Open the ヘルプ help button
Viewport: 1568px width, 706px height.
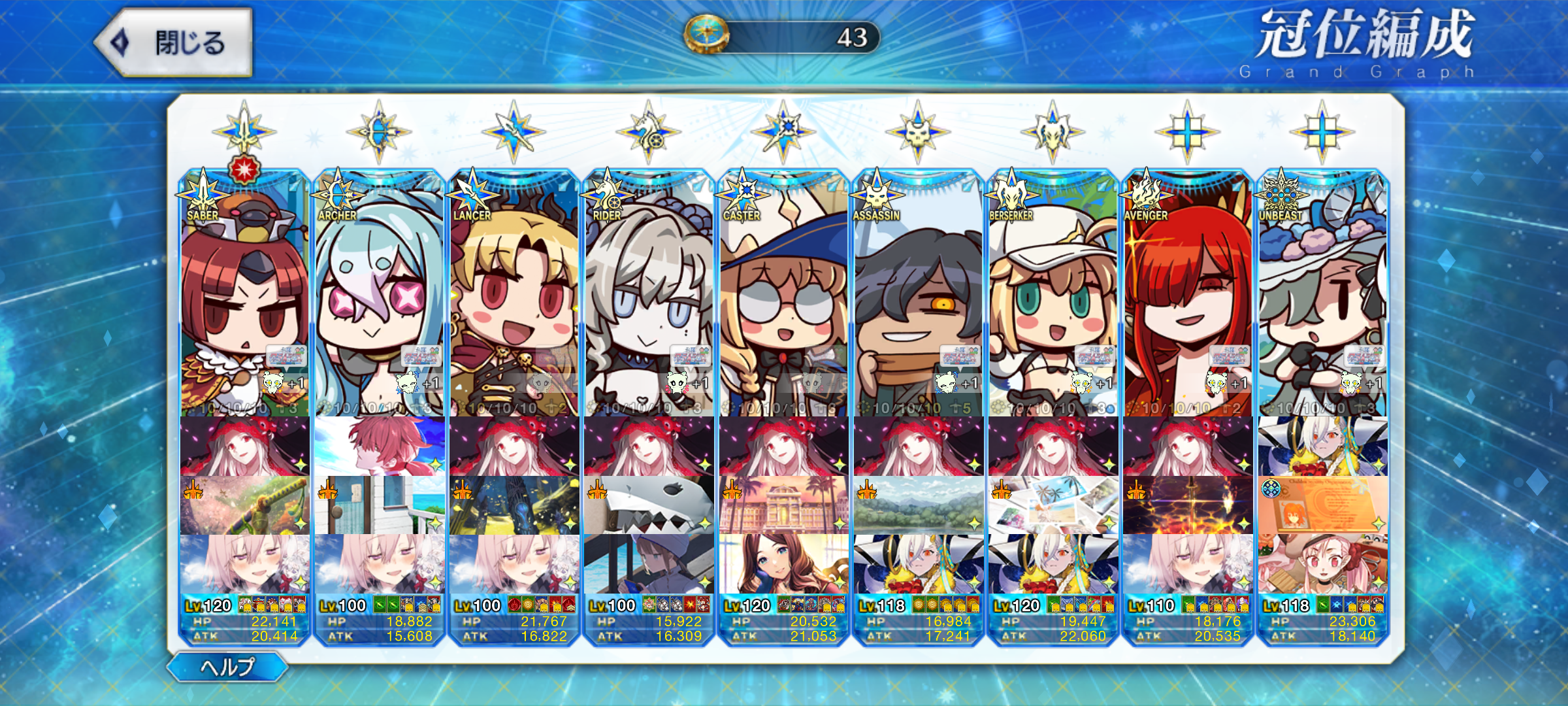point(227,667)
